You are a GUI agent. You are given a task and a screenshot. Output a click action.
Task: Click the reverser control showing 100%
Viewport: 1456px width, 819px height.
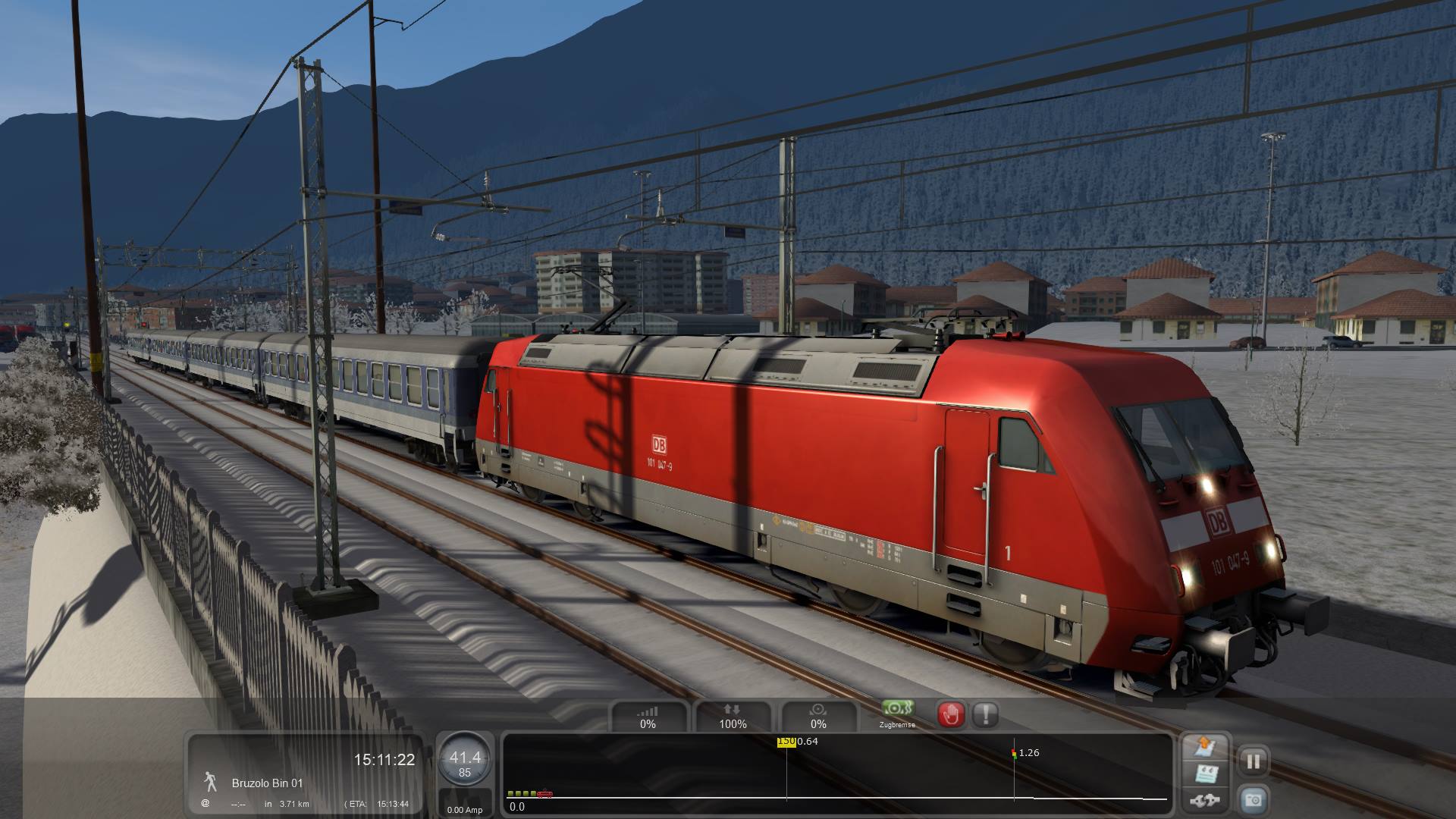733,717
